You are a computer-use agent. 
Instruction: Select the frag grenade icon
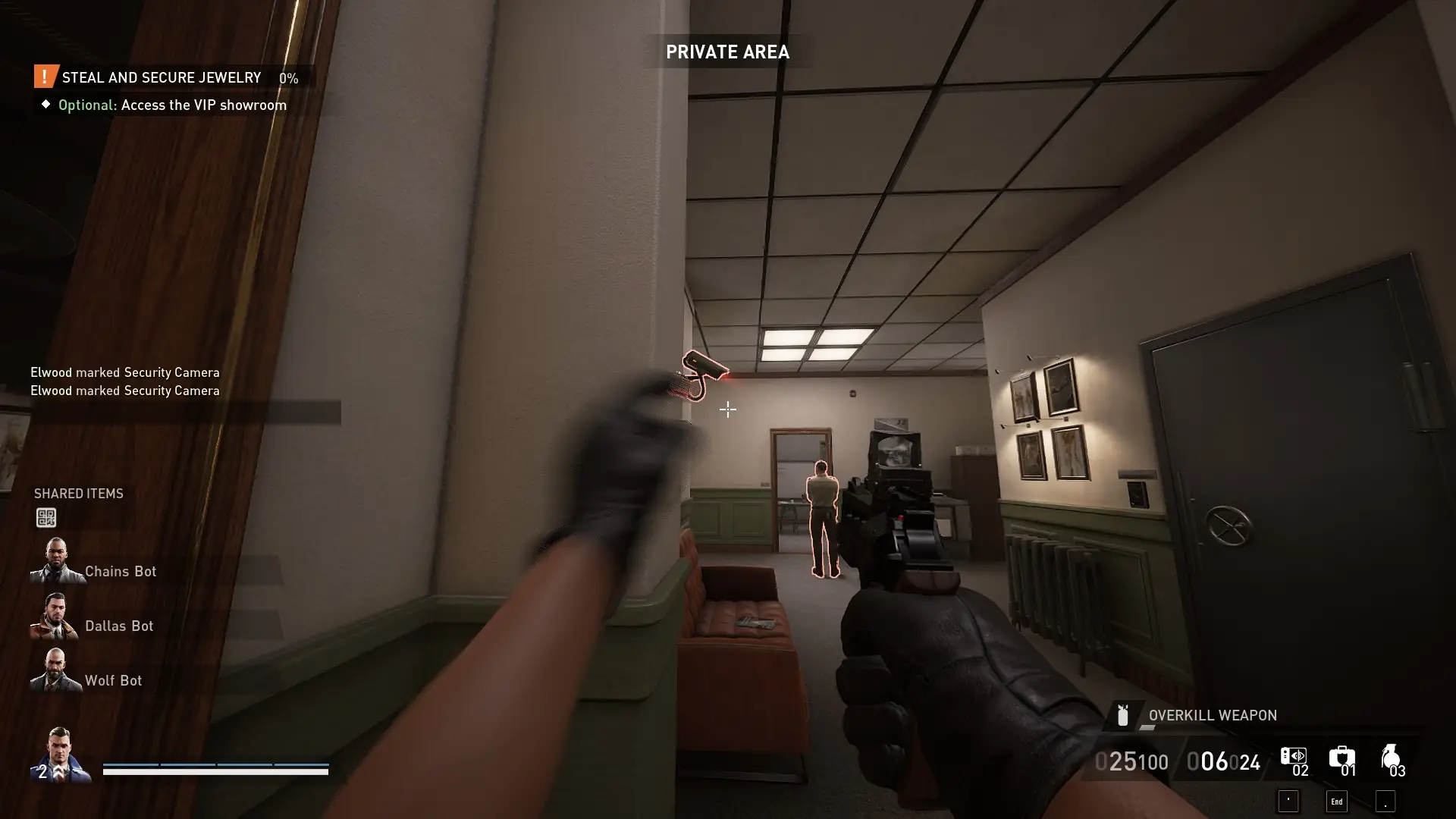1392,758
